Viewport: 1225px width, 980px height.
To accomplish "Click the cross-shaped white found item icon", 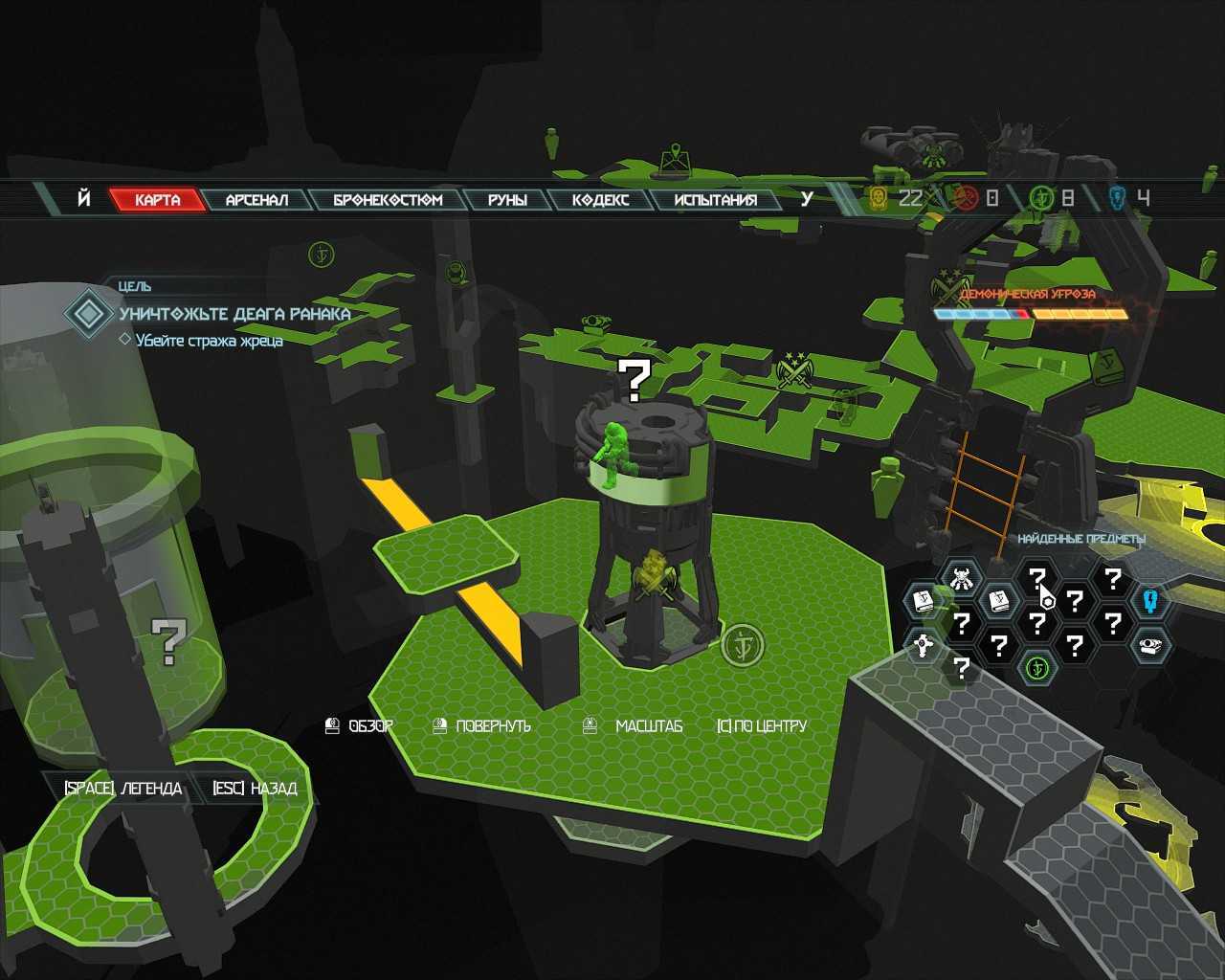I will tap(924, 645).
